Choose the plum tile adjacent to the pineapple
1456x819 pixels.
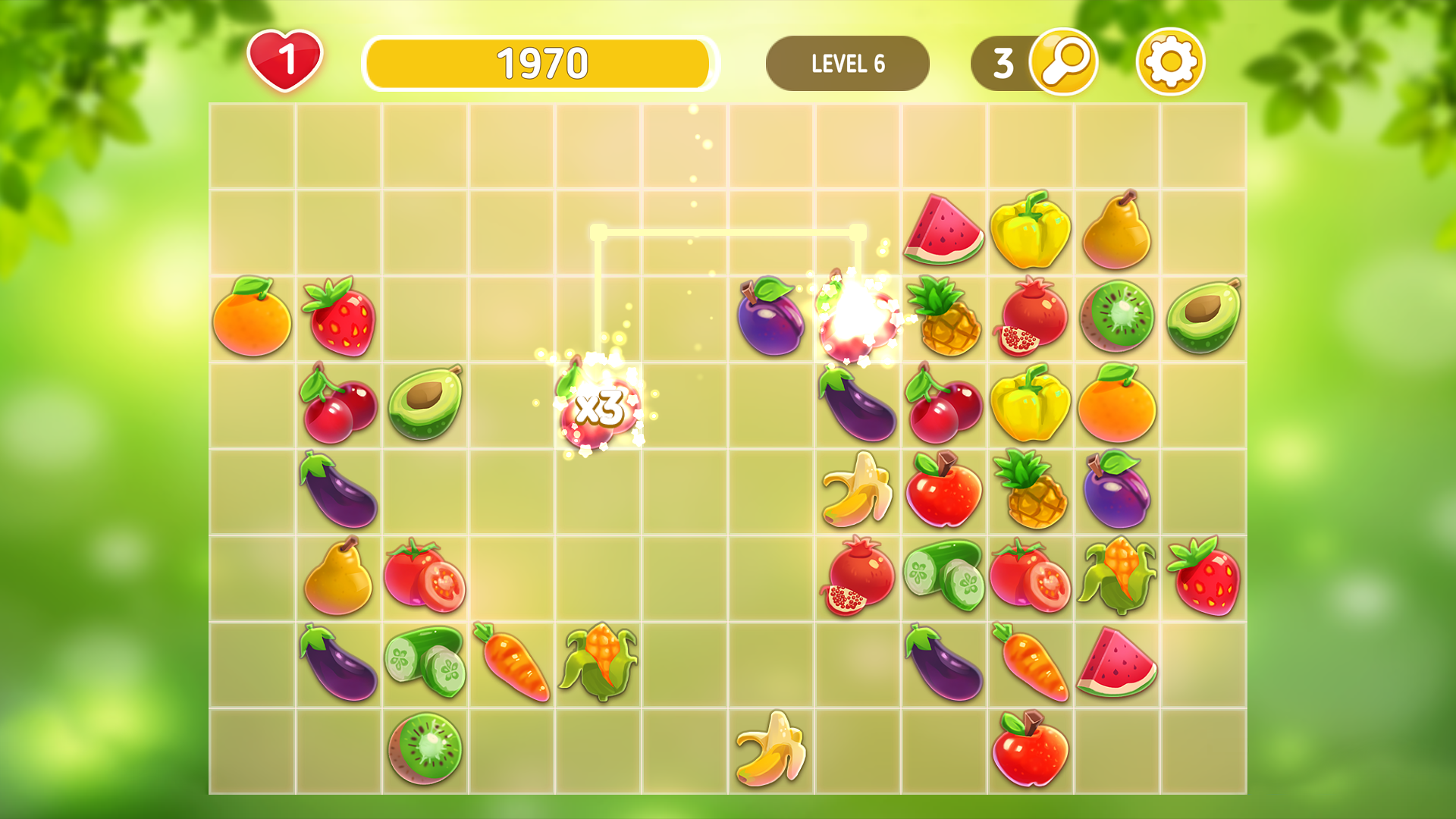pyautogui.click(x=1116, y=490)
